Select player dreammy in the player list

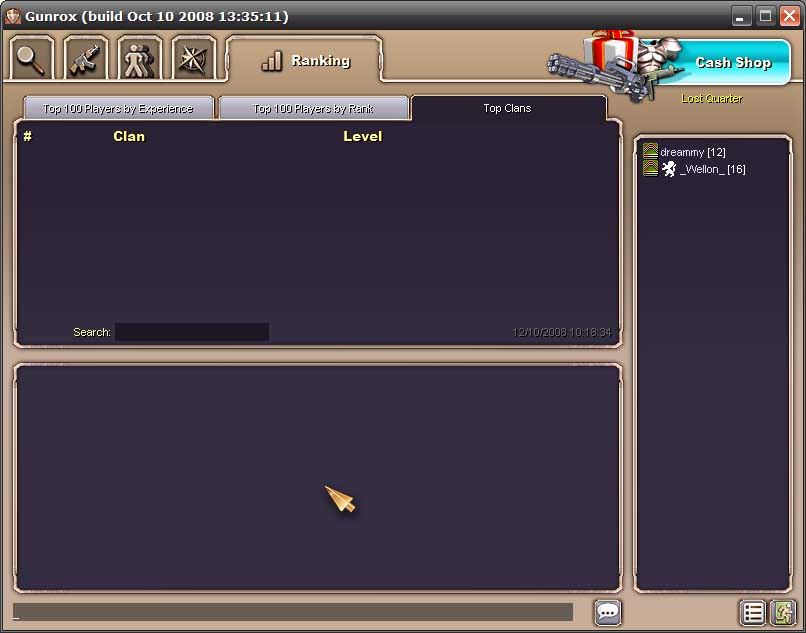coord(692,152)
